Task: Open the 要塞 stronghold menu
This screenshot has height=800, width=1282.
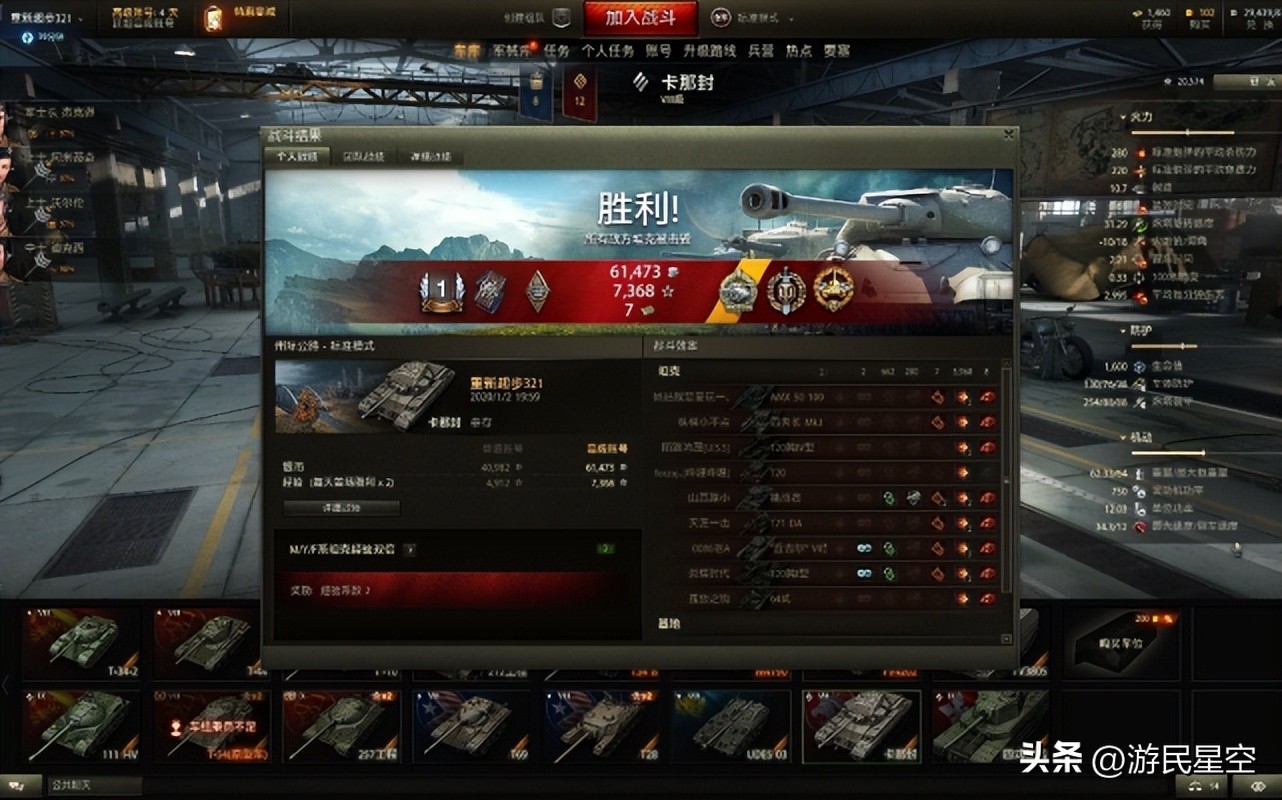Action: pos(836,51)
